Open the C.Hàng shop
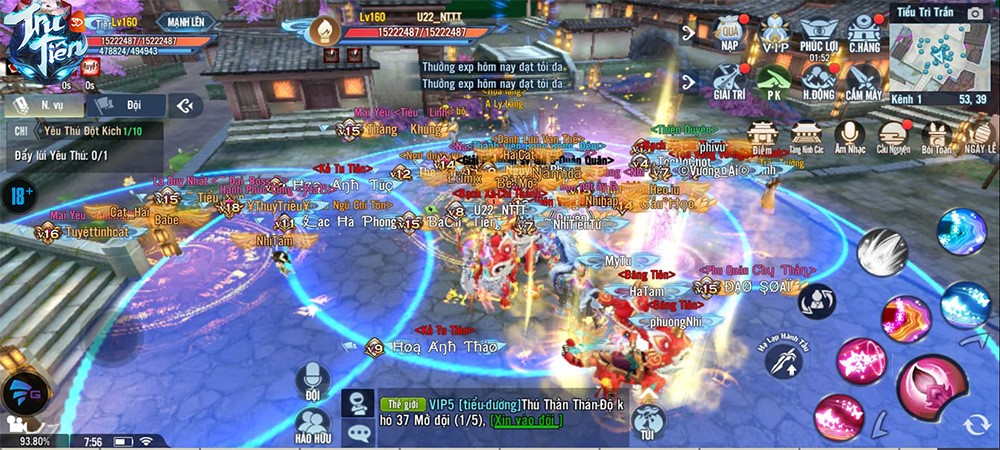1000x450 pixels. (x=864, y=33)
